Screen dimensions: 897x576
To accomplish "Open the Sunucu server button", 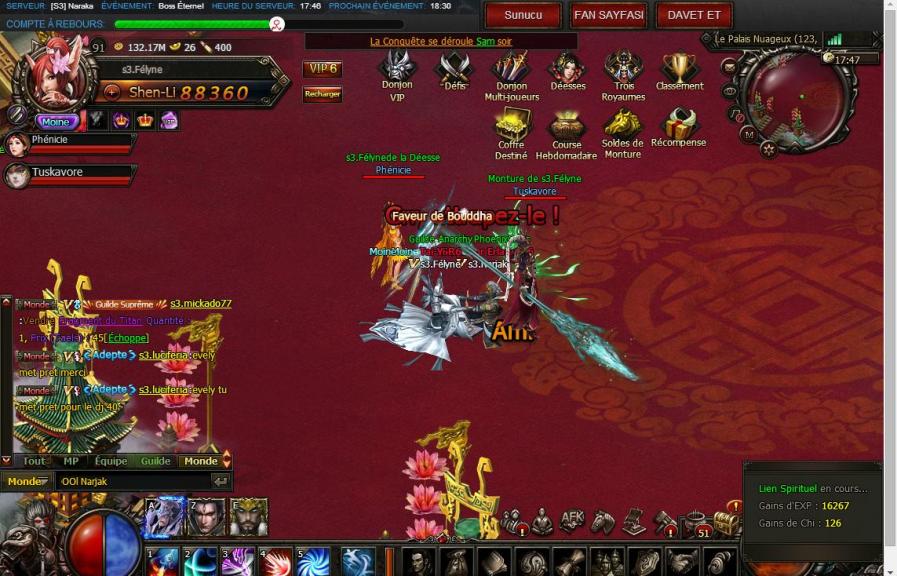I will pos(523,15).
